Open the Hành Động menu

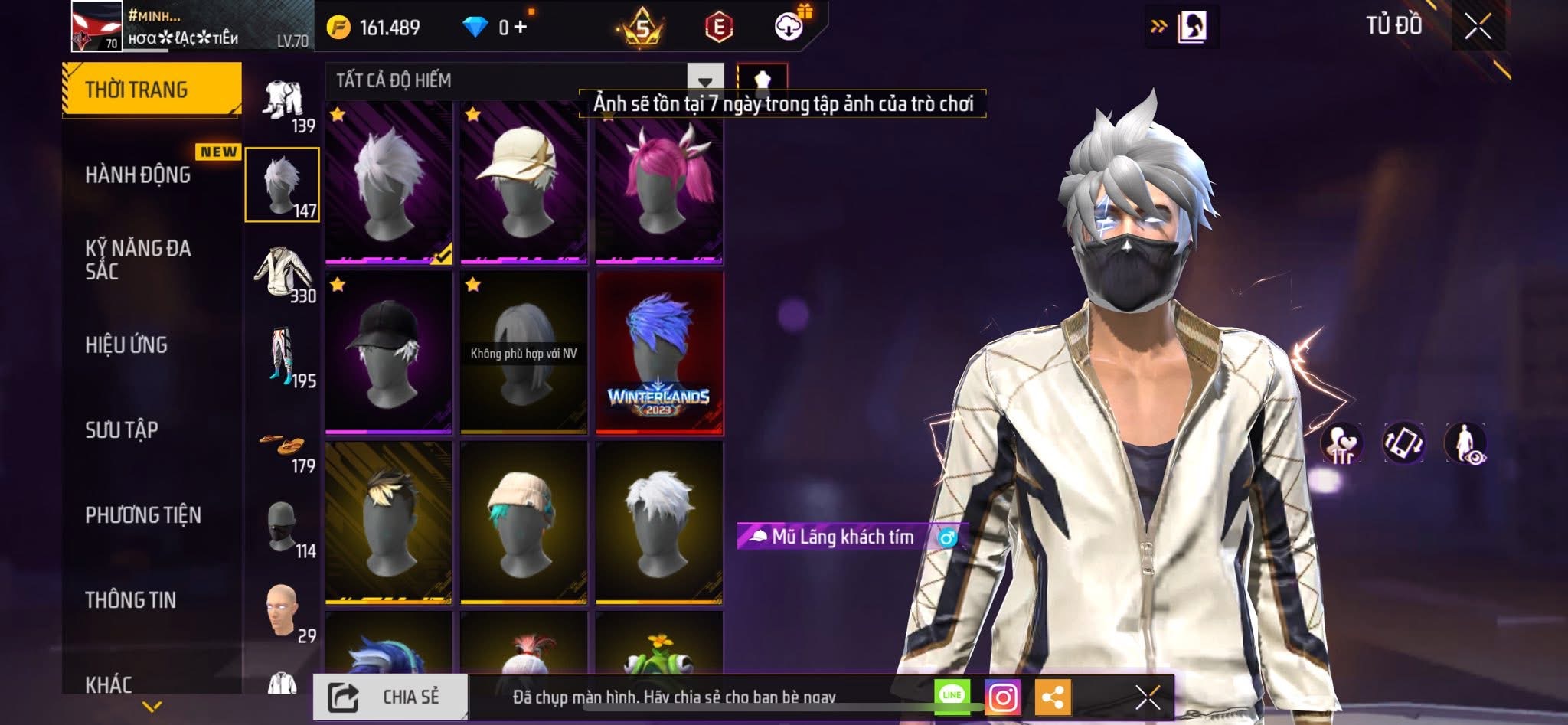click(x=138, y=175)
